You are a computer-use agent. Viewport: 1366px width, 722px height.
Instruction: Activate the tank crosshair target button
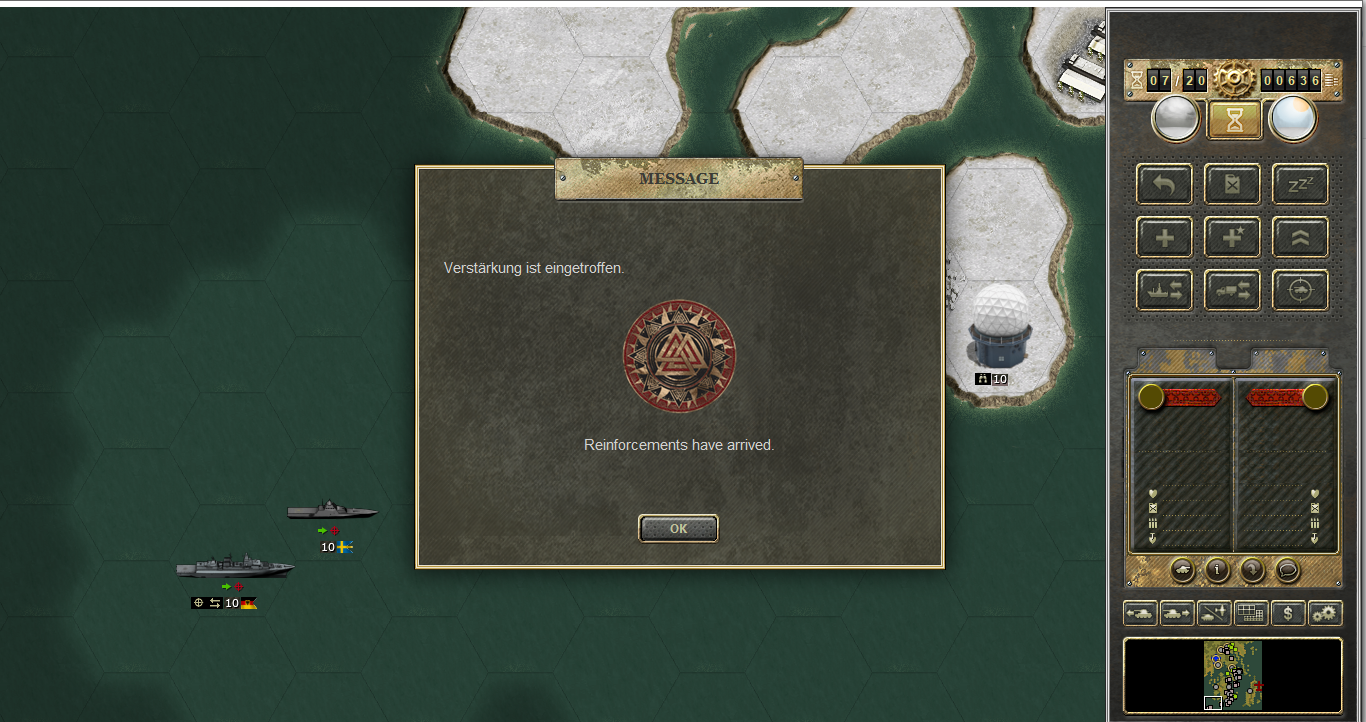coord(1300,290)
